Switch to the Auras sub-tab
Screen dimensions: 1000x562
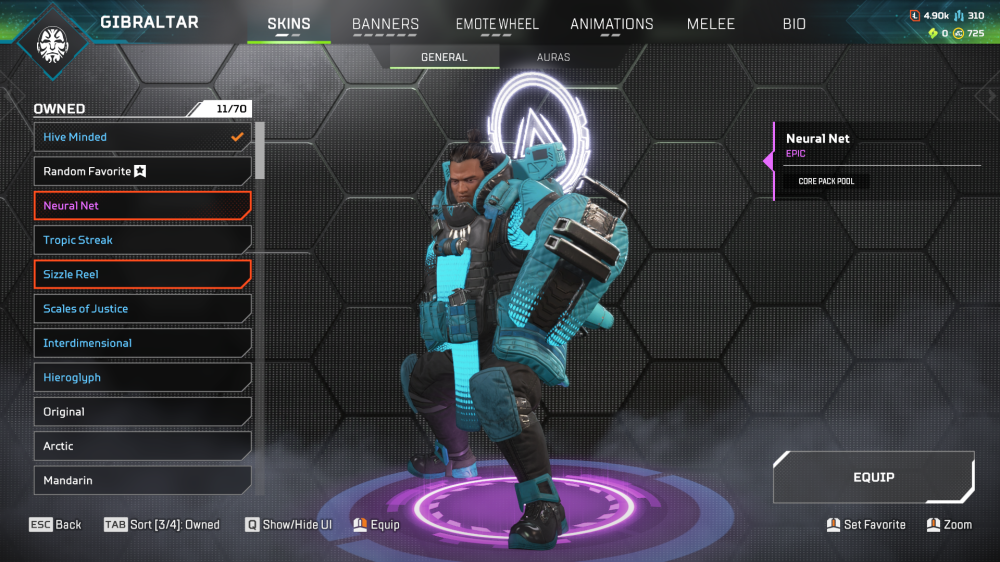click(x=553, y=57)
